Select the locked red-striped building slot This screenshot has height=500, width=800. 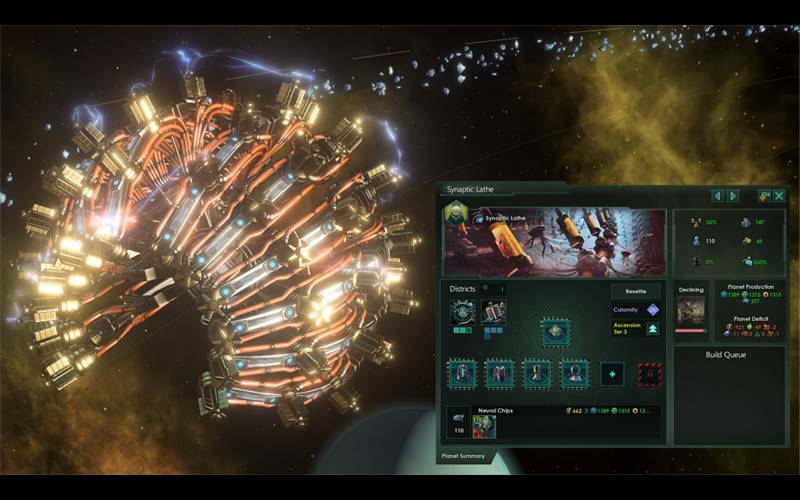pyautogui.click(x=649, y=374)
